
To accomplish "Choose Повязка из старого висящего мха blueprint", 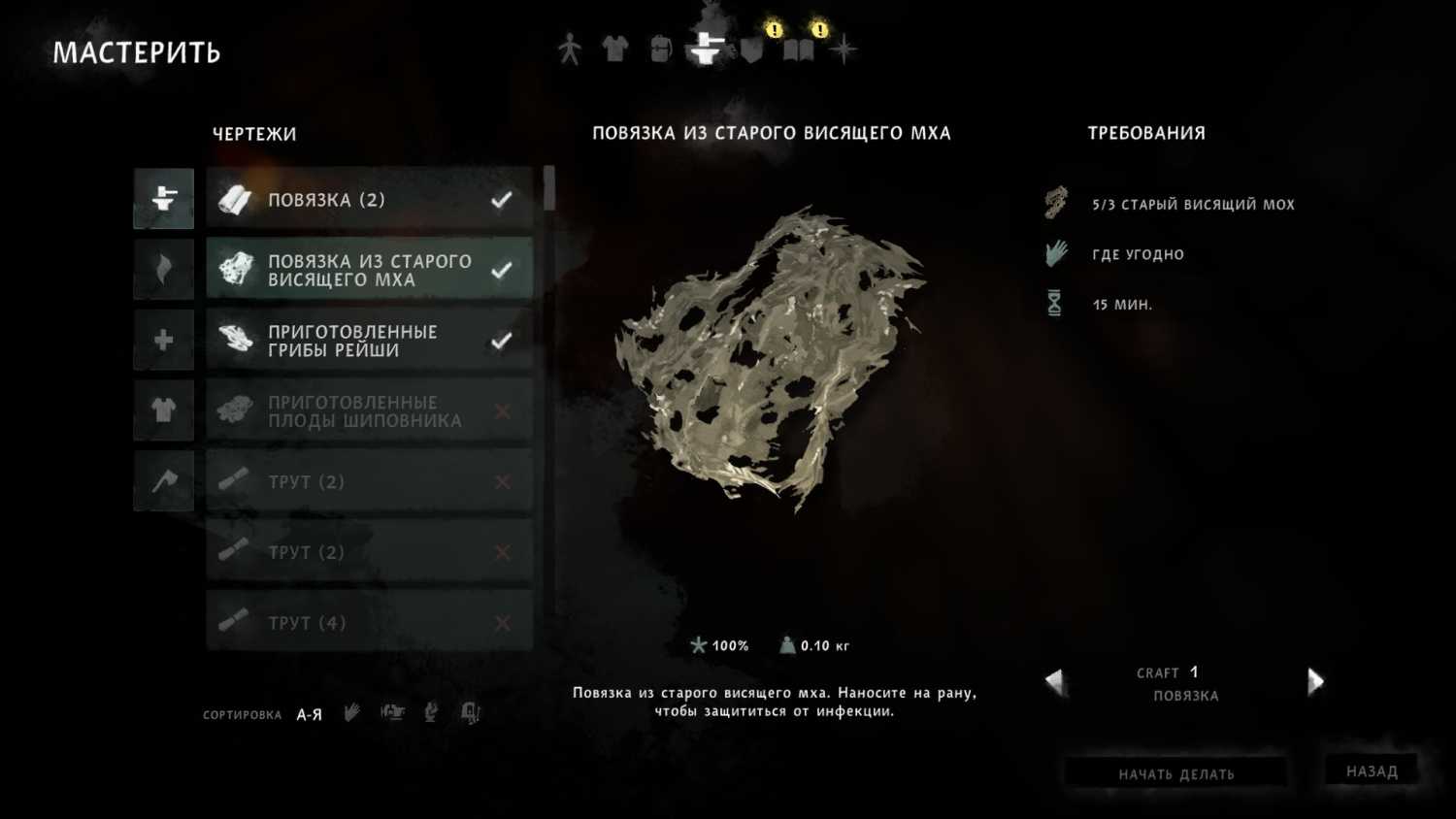I will [x=369, y=270].
